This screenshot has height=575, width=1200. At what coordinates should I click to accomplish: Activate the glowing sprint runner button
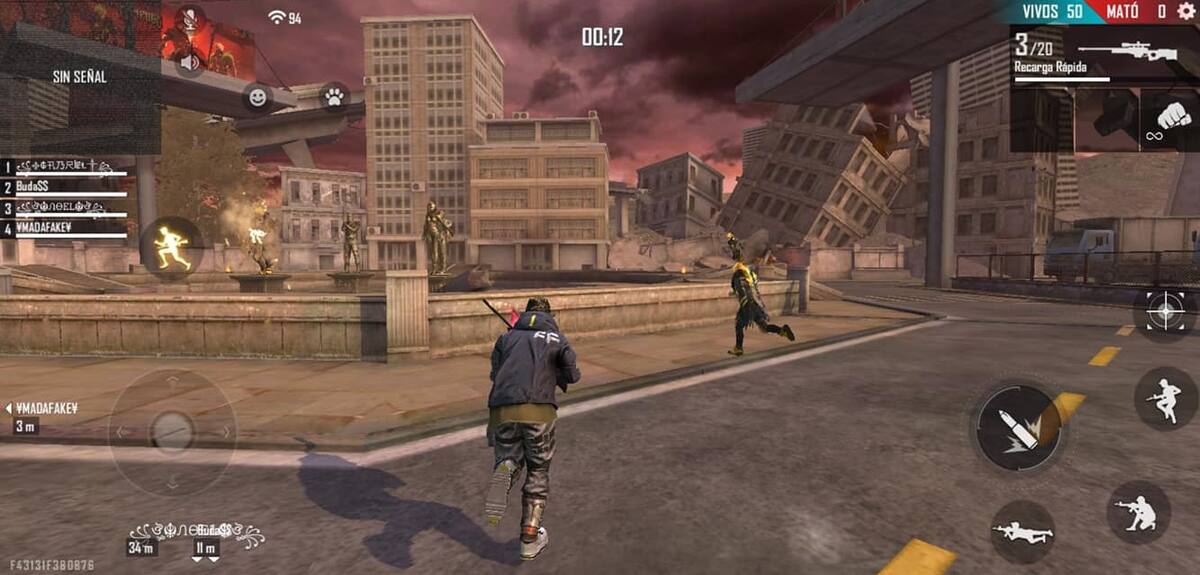click(171, 247)
